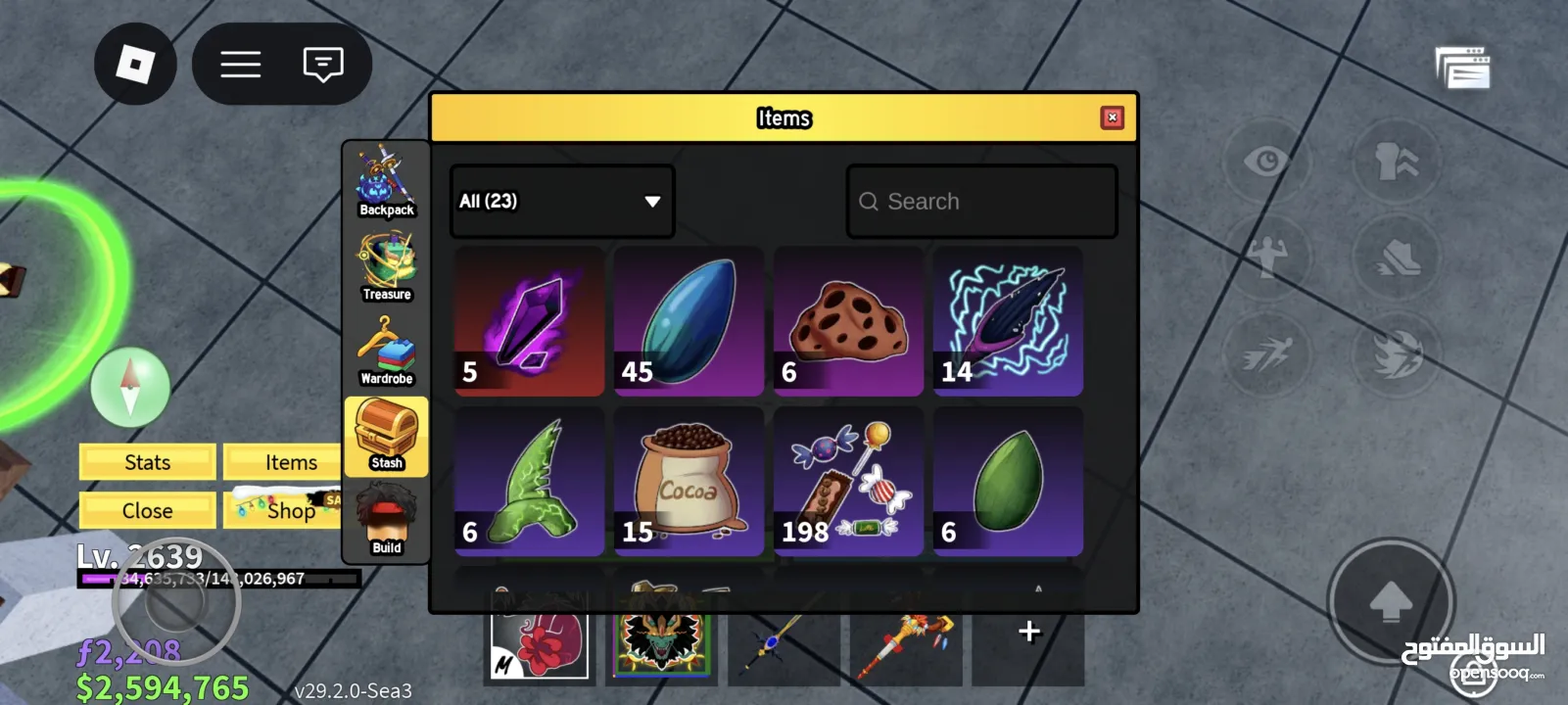The width and height of the screenshot is (1568, 705).
Task: Switch to the Backpack tab
Action: pos(386,182)
